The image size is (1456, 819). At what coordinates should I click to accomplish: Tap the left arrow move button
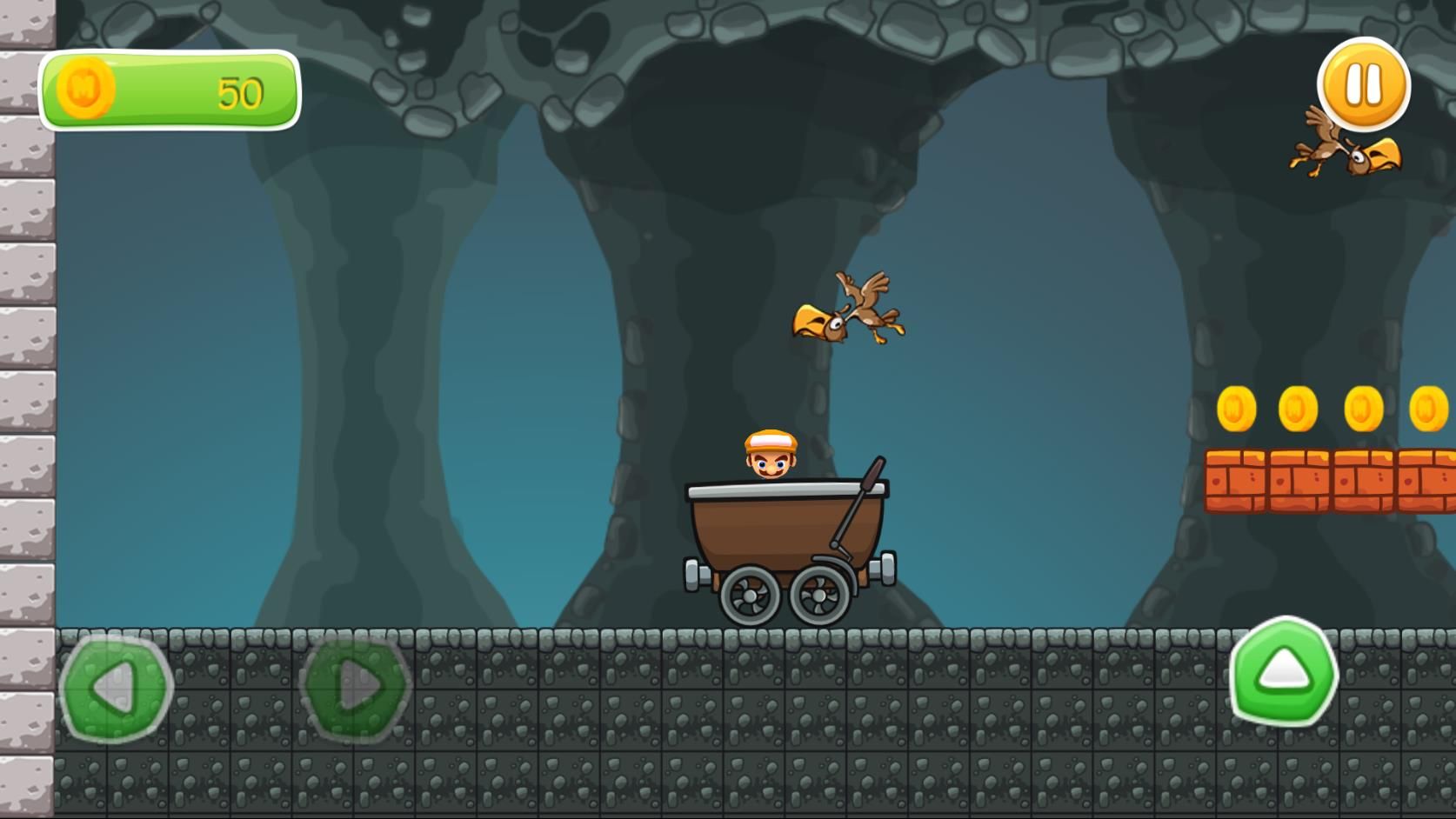click(116, 688)
